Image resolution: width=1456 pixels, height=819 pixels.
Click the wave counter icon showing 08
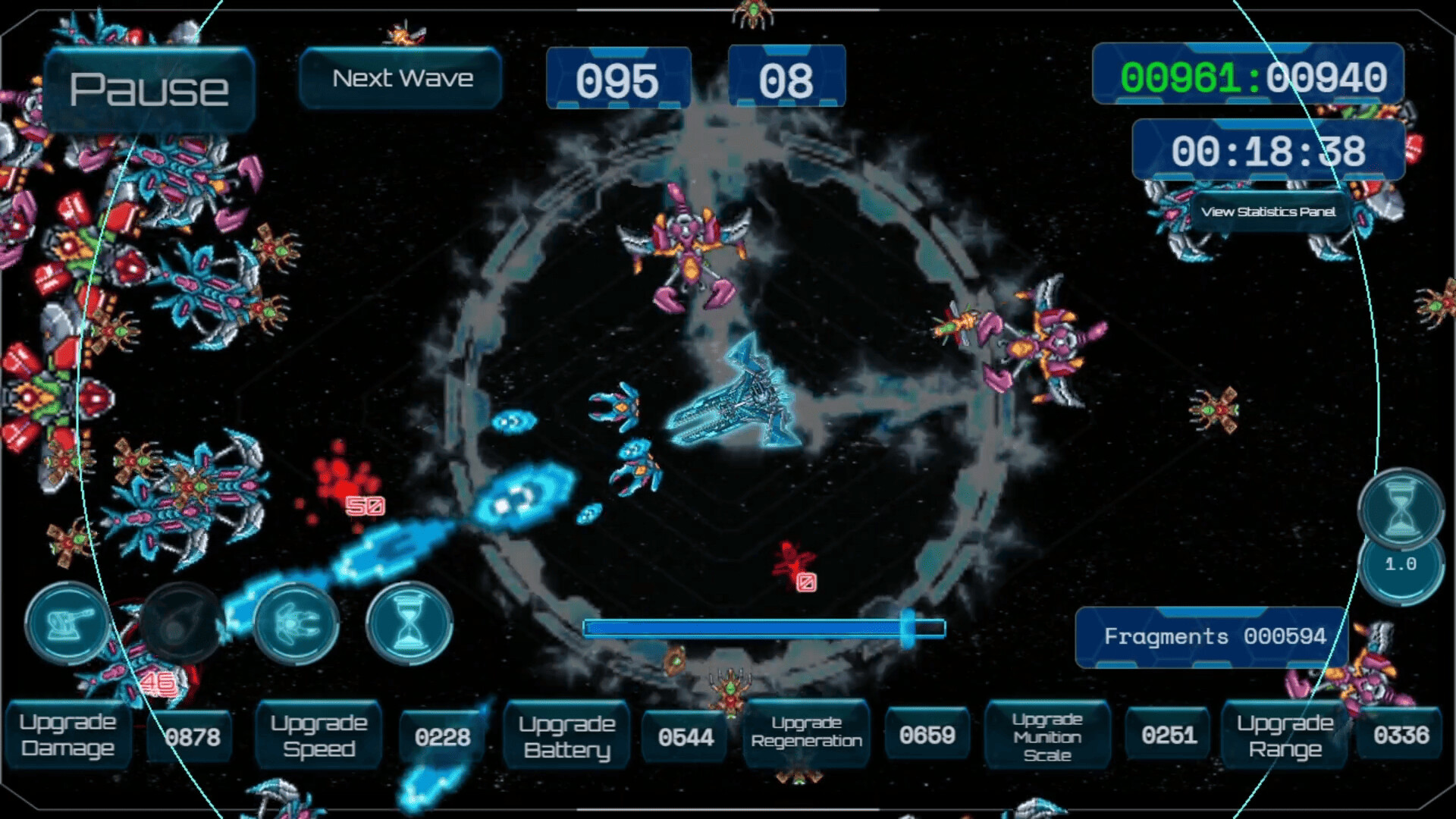coord(787,77)
